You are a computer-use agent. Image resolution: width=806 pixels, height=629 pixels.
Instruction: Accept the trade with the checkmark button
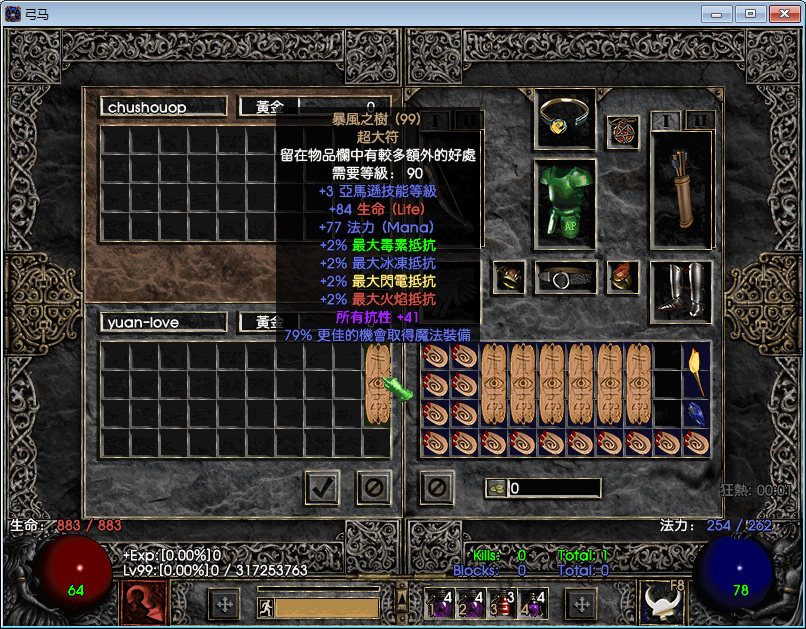point(321,488)
